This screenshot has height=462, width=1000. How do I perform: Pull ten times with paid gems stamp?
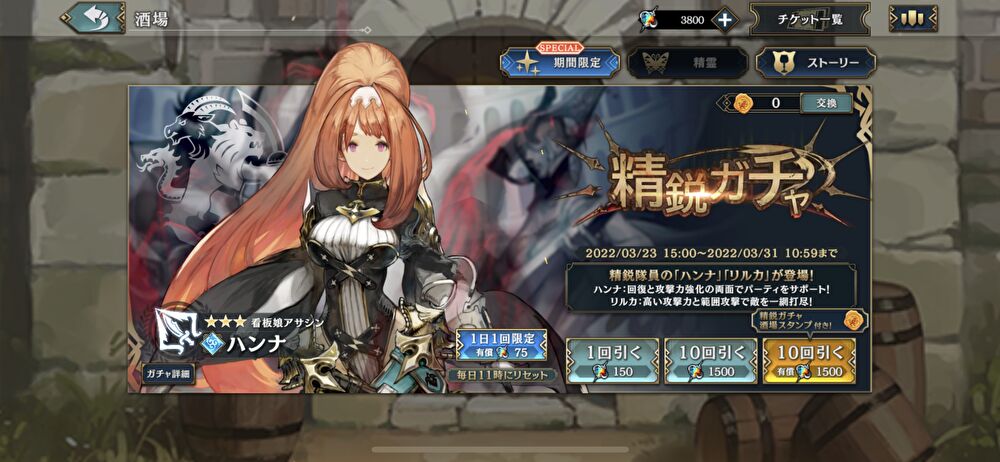pyautogui.click(x=808, y=359)
